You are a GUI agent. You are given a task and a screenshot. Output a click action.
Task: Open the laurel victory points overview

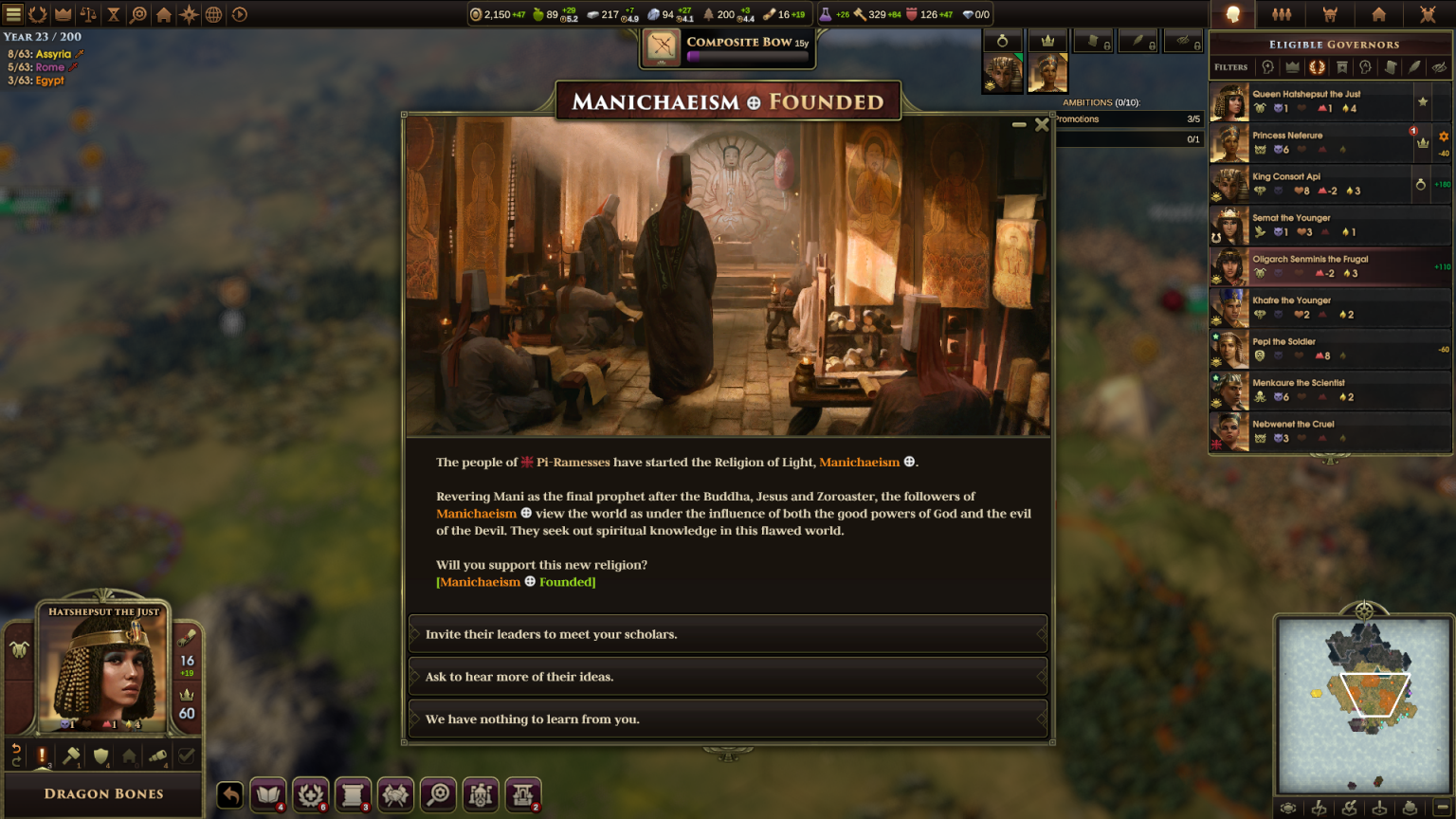pyautogui.click(x=37, y=13)
